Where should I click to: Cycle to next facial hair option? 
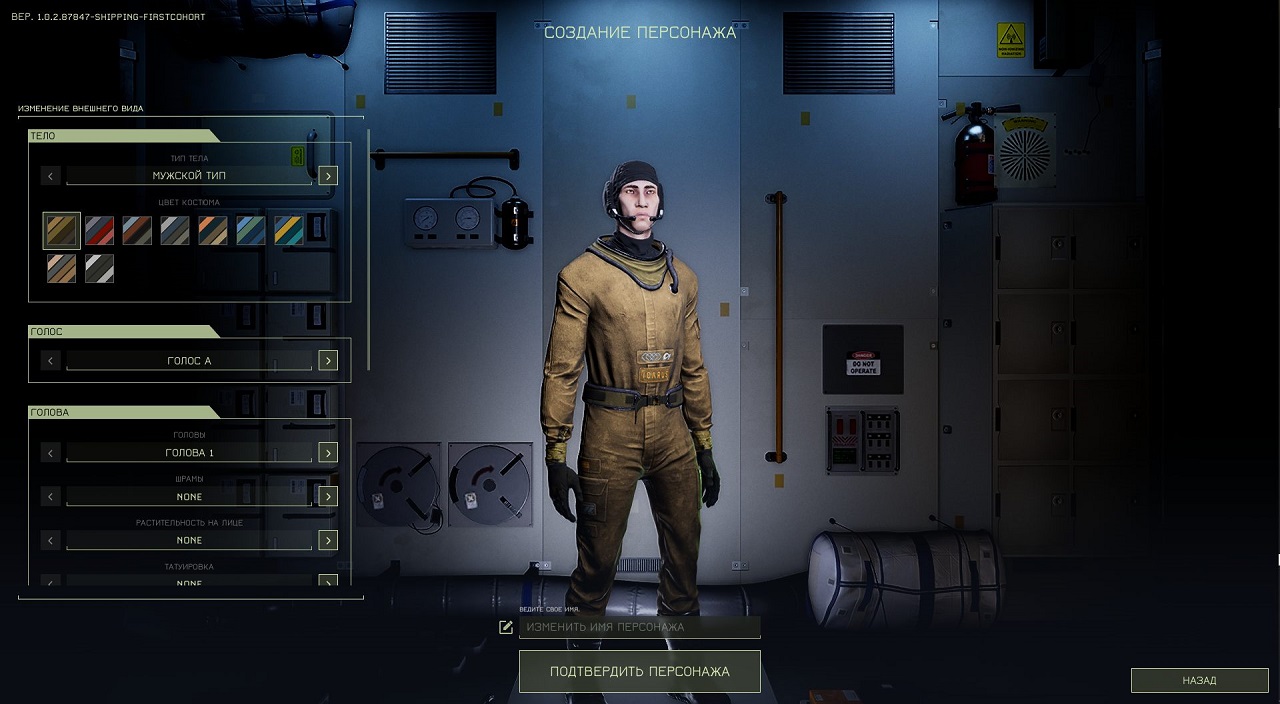click(328, 540)
